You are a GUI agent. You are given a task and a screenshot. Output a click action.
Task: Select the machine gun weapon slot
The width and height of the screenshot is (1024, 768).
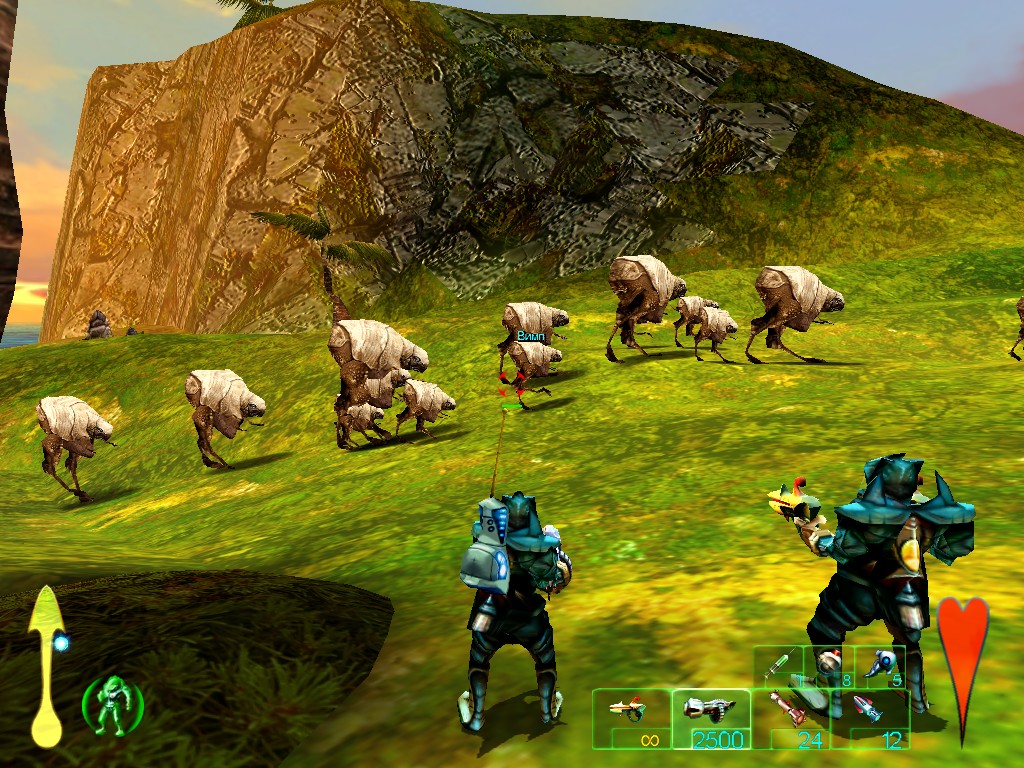point(710,712)
